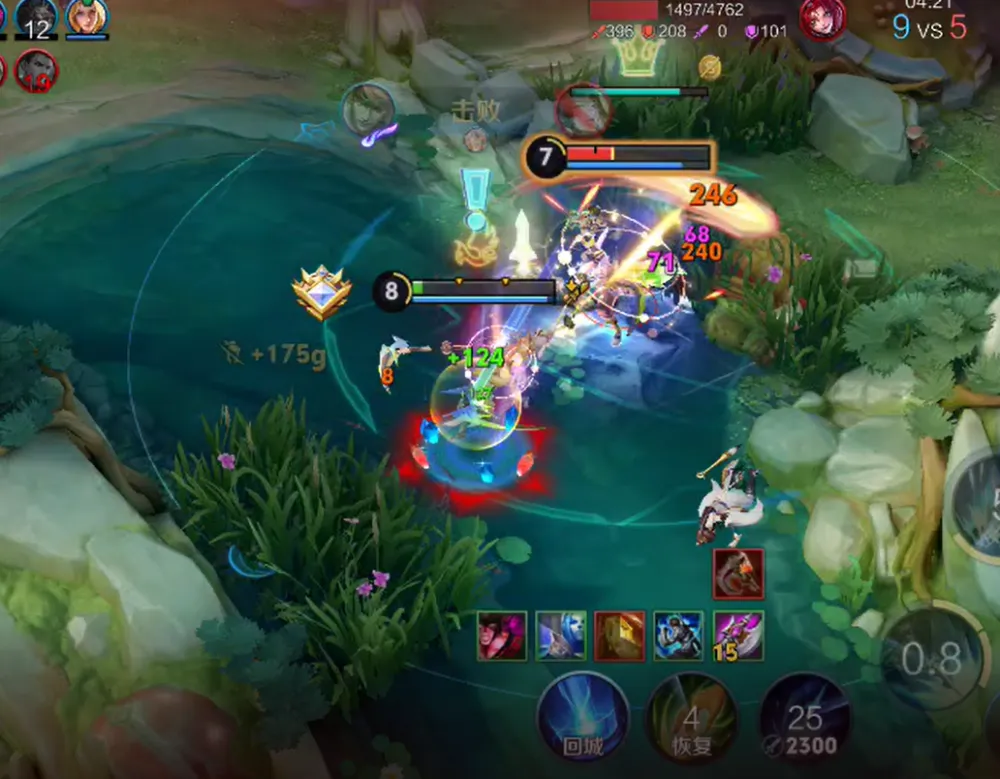
Task: Select the blue warrior item slot
Action: pyautogui.click(x=679, y=636)
